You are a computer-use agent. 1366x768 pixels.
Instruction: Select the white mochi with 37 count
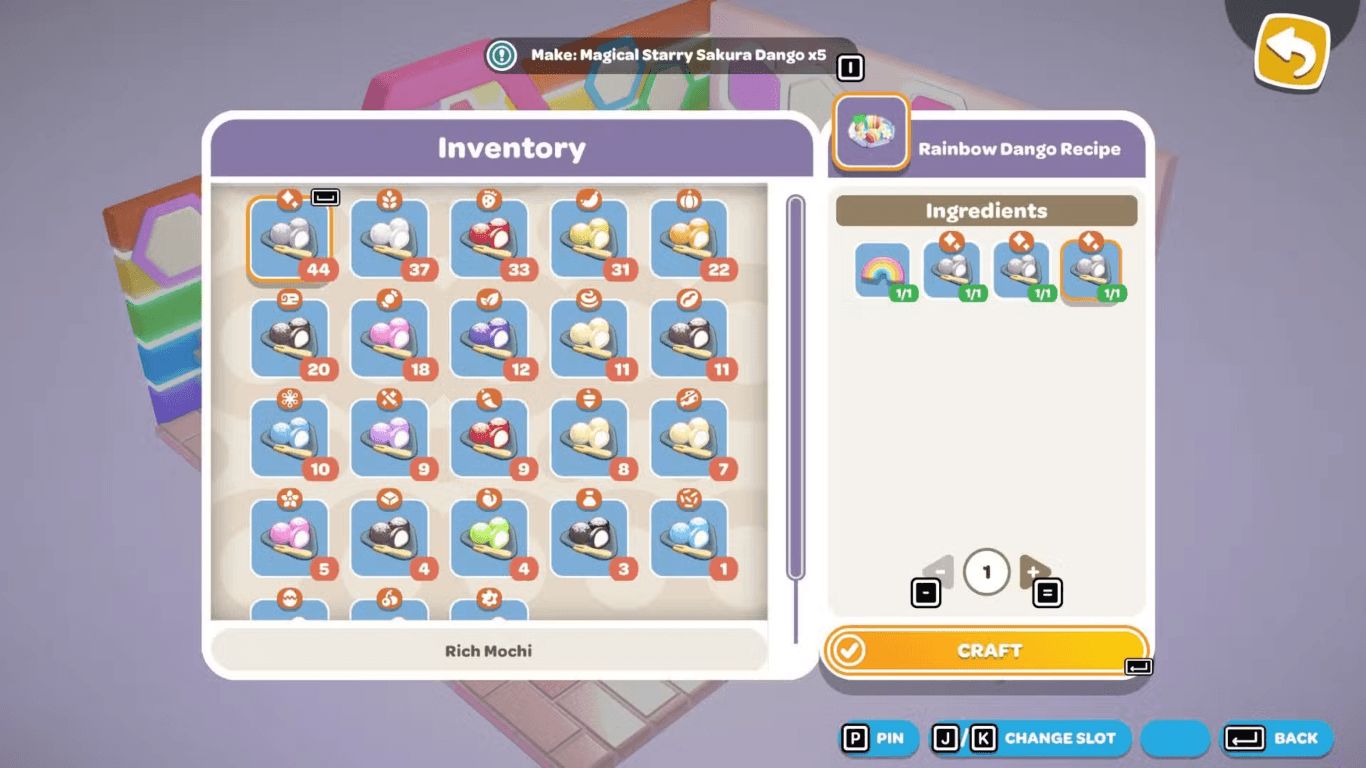[x=390, y=239]
